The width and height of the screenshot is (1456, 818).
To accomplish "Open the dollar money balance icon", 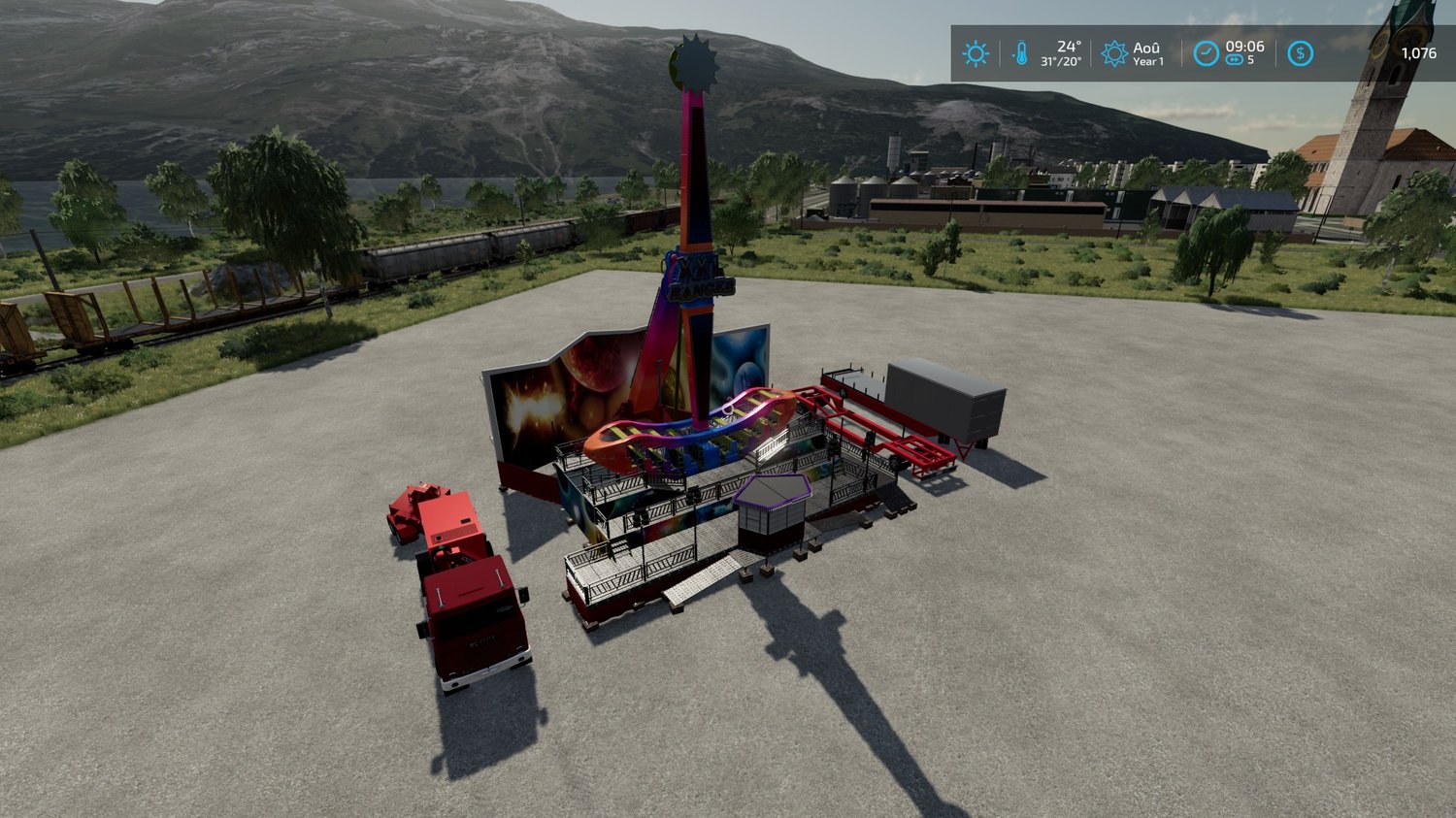I will [x=1300, y=53].
